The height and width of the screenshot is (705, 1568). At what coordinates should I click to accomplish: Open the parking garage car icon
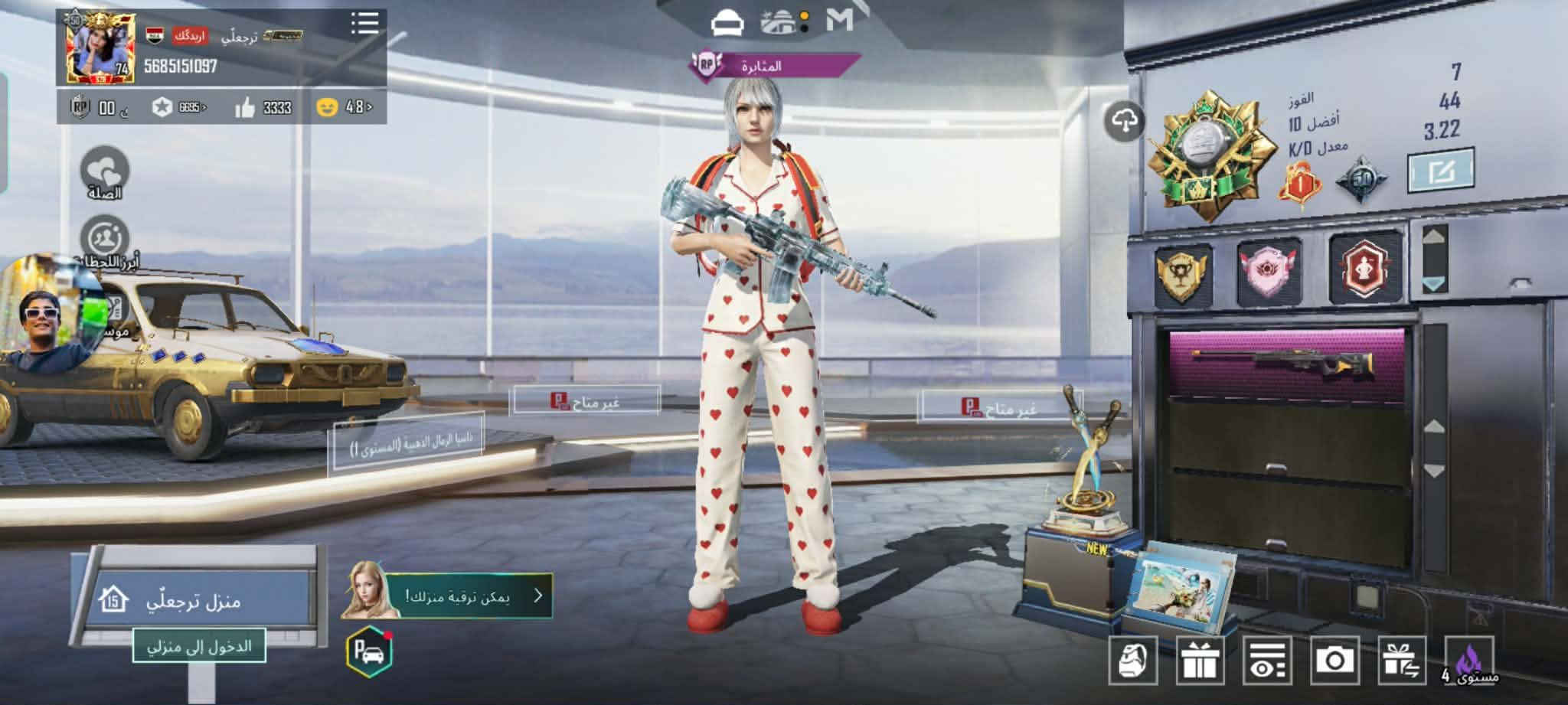click(369, 653)
